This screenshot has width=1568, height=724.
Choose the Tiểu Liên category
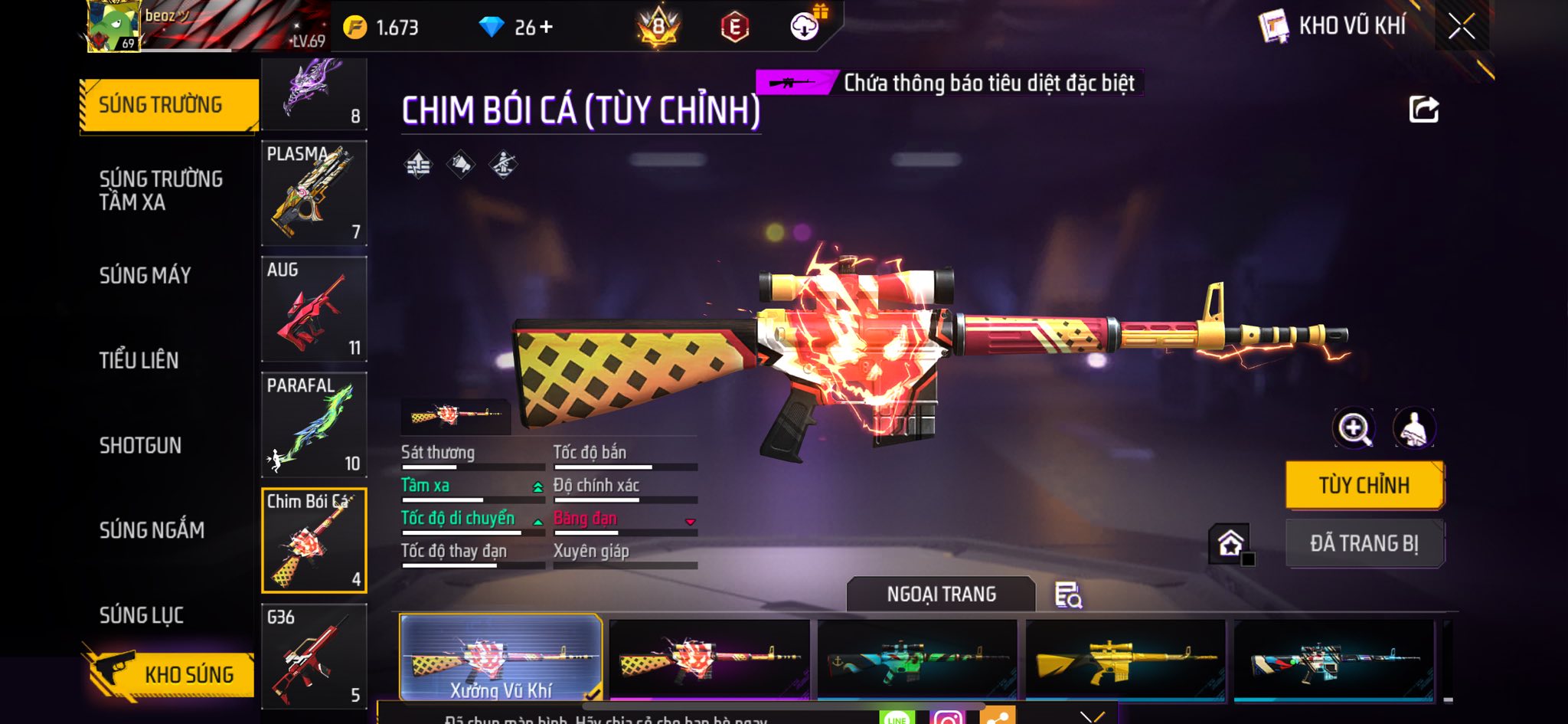139,360
